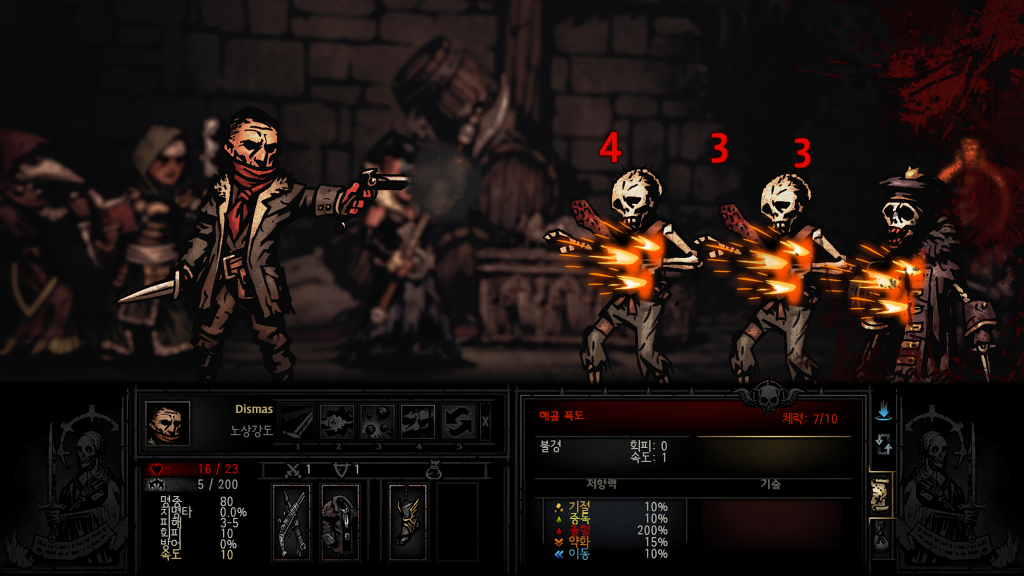Use the Wicked Slice dagger skill

click(x=295, y=422)
